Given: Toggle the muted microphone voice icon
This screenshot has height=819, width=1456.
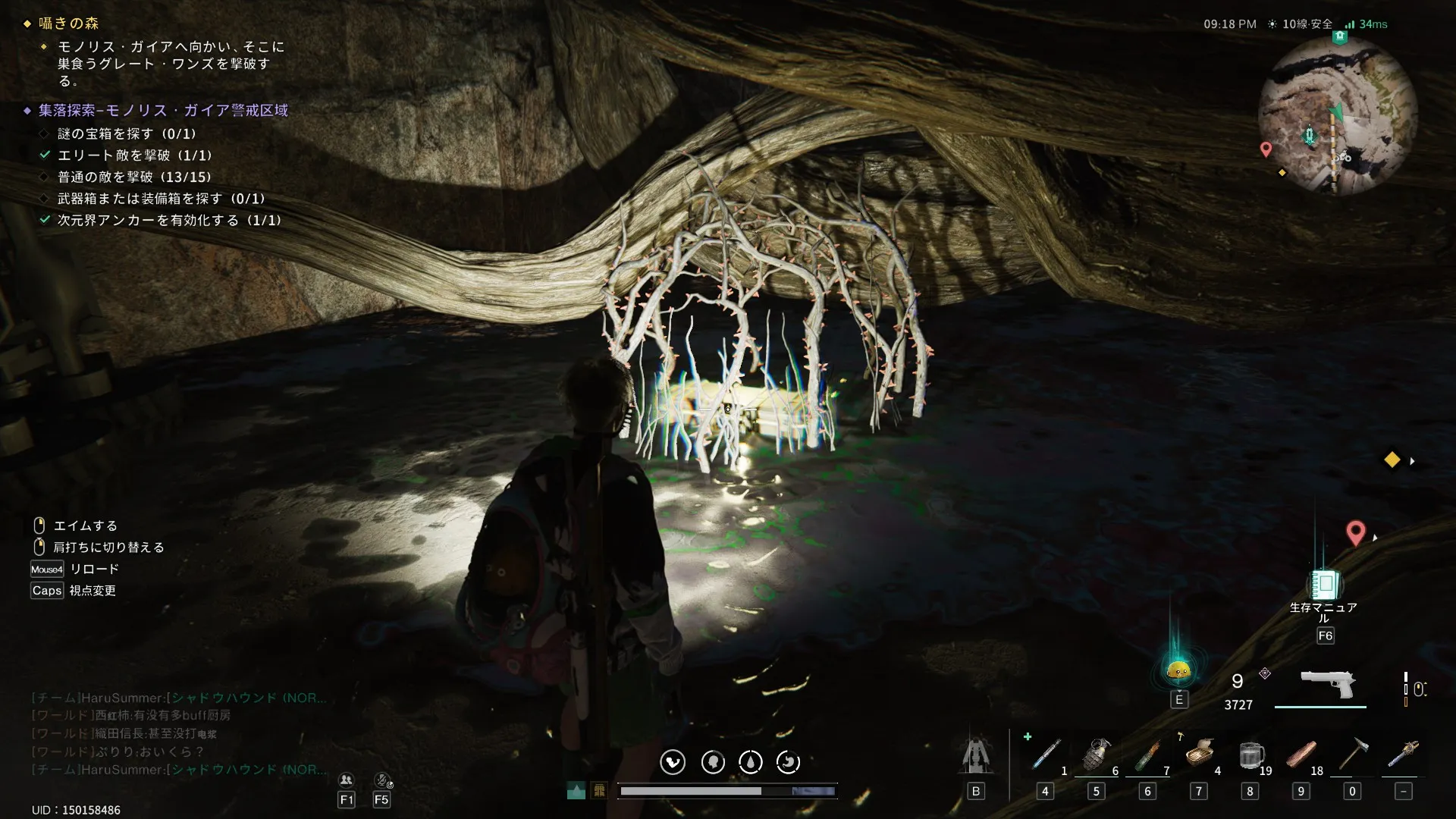Looking at the screenshot, I should pyautogui.click(x=382, y=780).
